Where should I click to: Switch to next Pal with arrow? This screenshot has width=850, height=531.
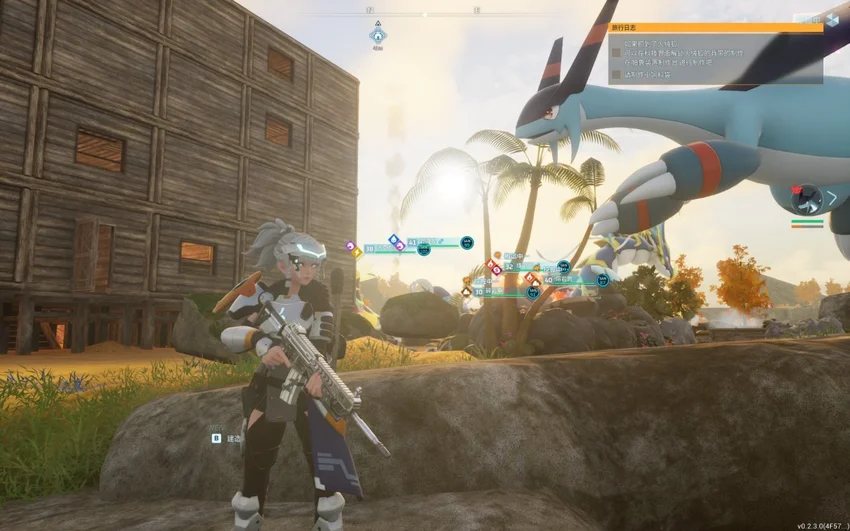coord(831,198)
